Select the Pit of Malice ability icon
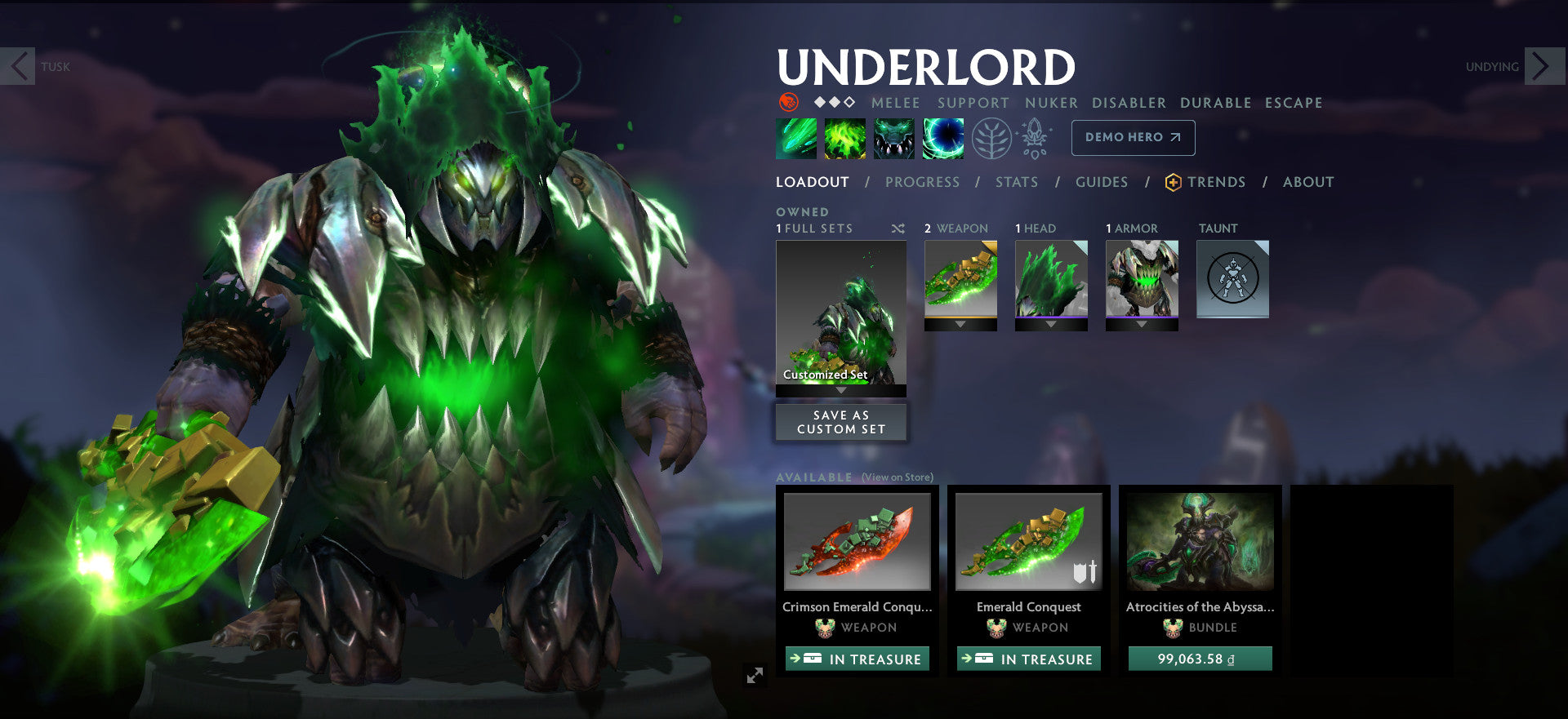 point(845,138)
